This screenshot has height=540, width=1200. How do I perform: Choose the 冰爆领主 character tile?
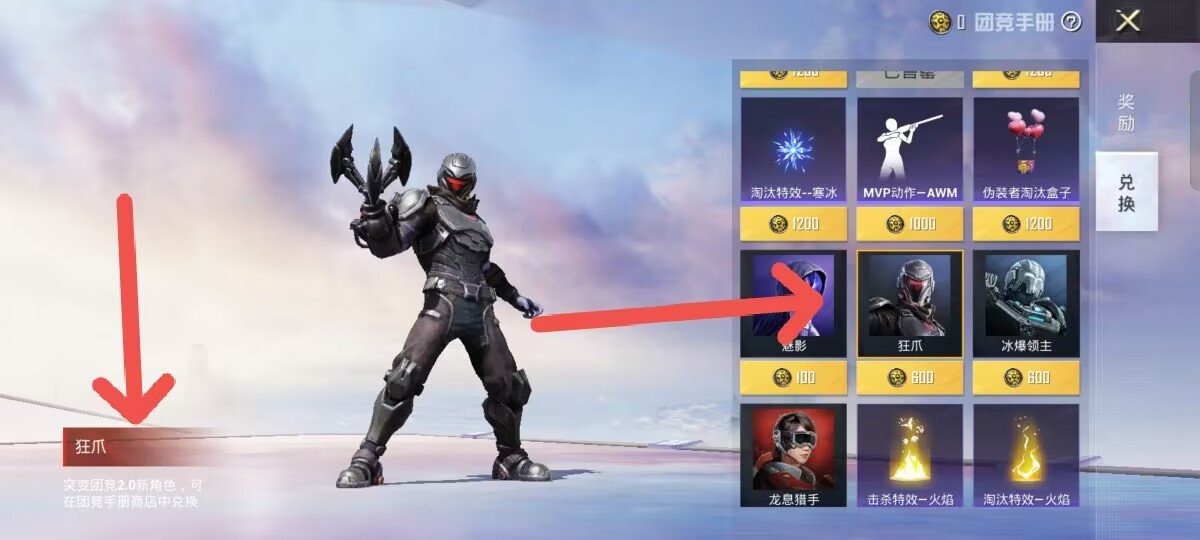[1025, 303]
